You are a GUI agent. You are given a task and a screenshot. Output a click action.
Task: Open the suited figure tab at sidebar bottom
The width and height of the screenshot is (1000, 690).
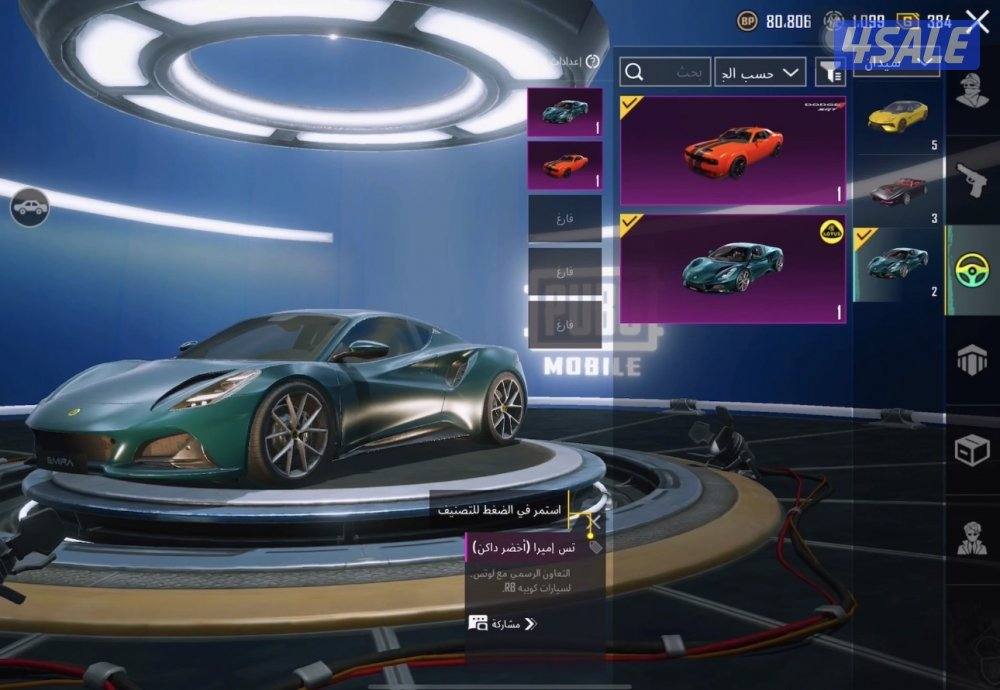point(972,538)
